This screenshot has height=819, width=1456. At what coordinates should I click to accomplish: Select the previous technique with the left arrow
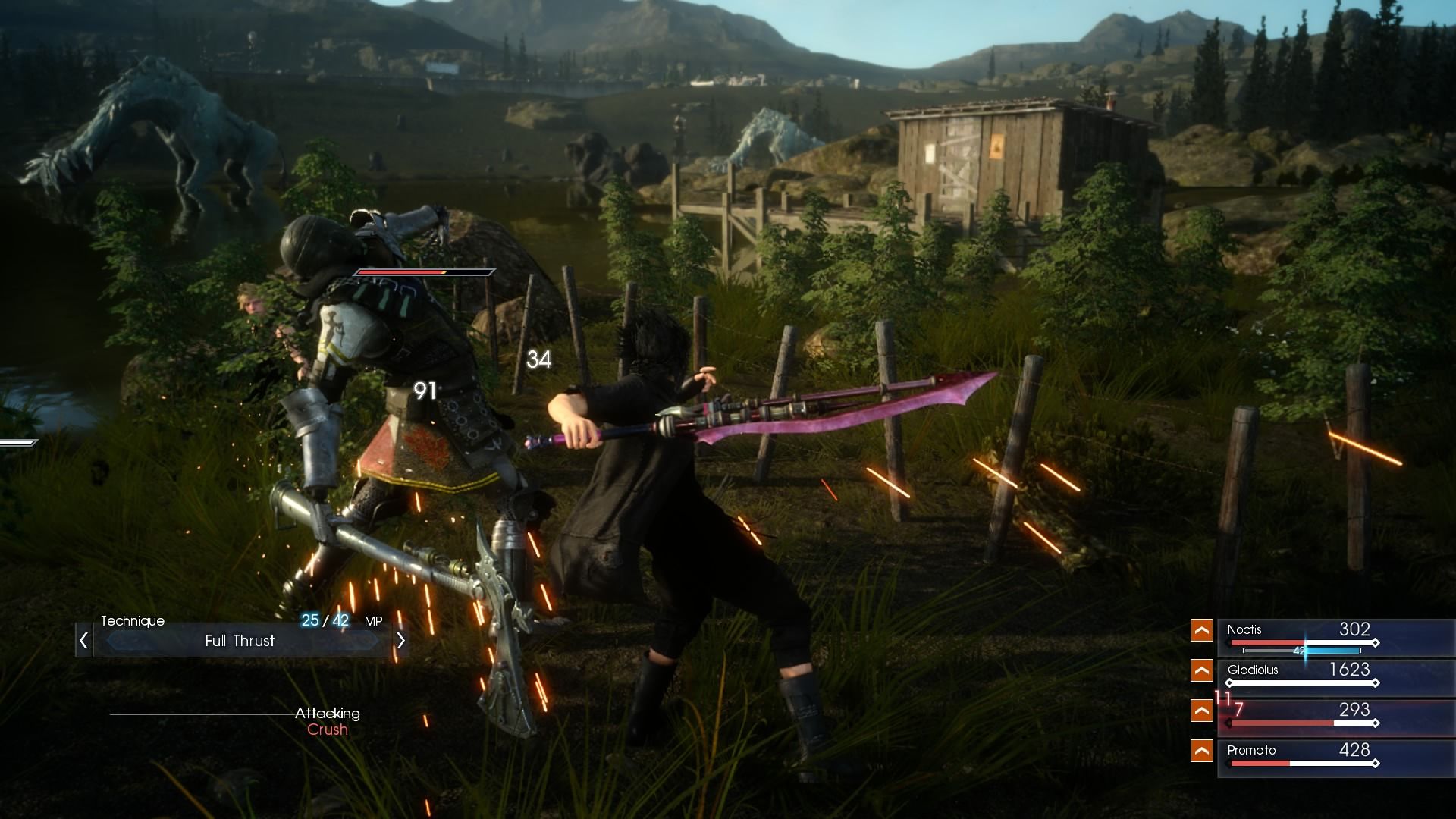(x=84, y=641)
